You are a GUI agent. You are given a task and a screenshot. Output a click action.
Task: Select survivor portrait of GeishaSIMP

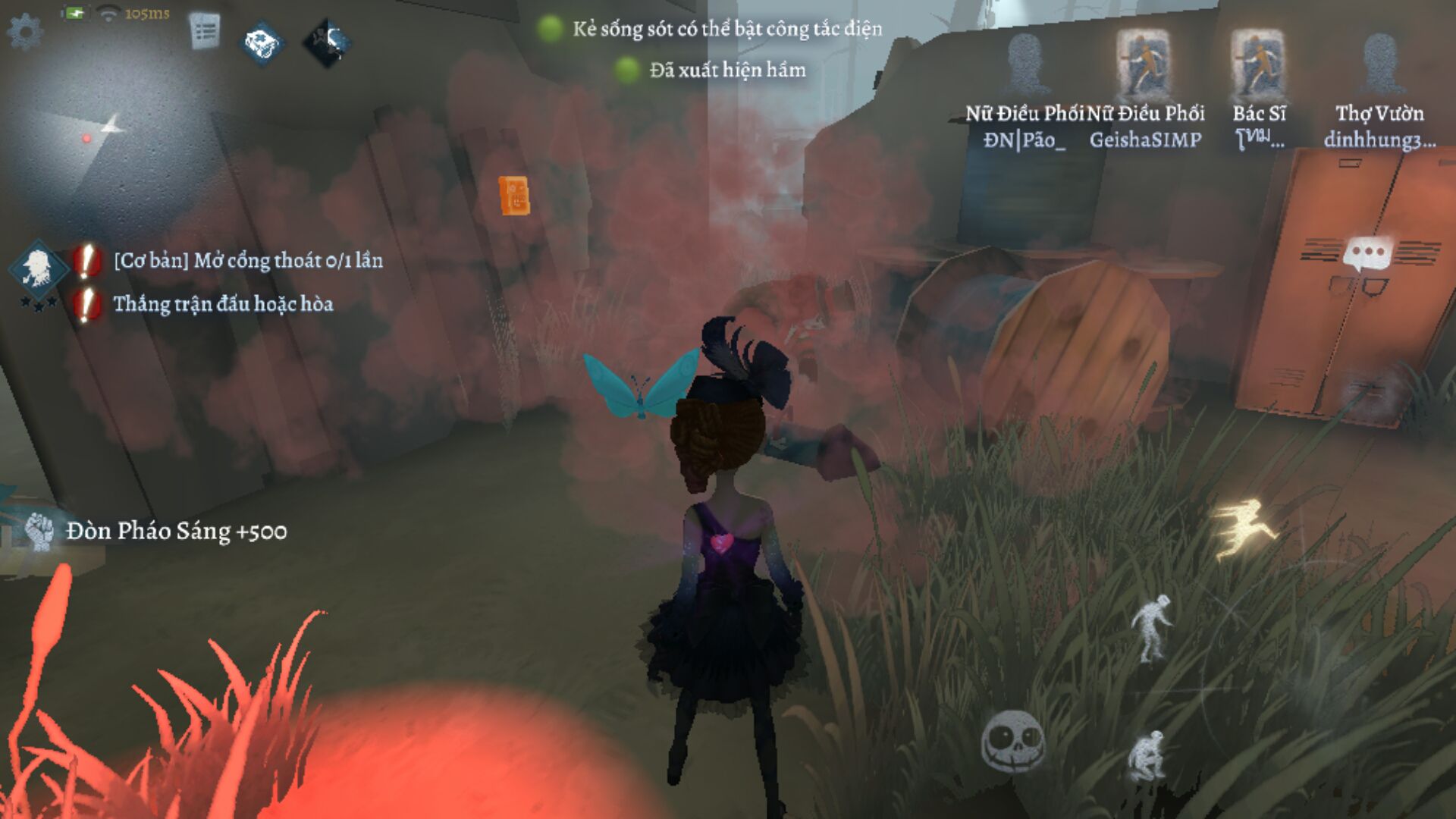pos(1144,65)
